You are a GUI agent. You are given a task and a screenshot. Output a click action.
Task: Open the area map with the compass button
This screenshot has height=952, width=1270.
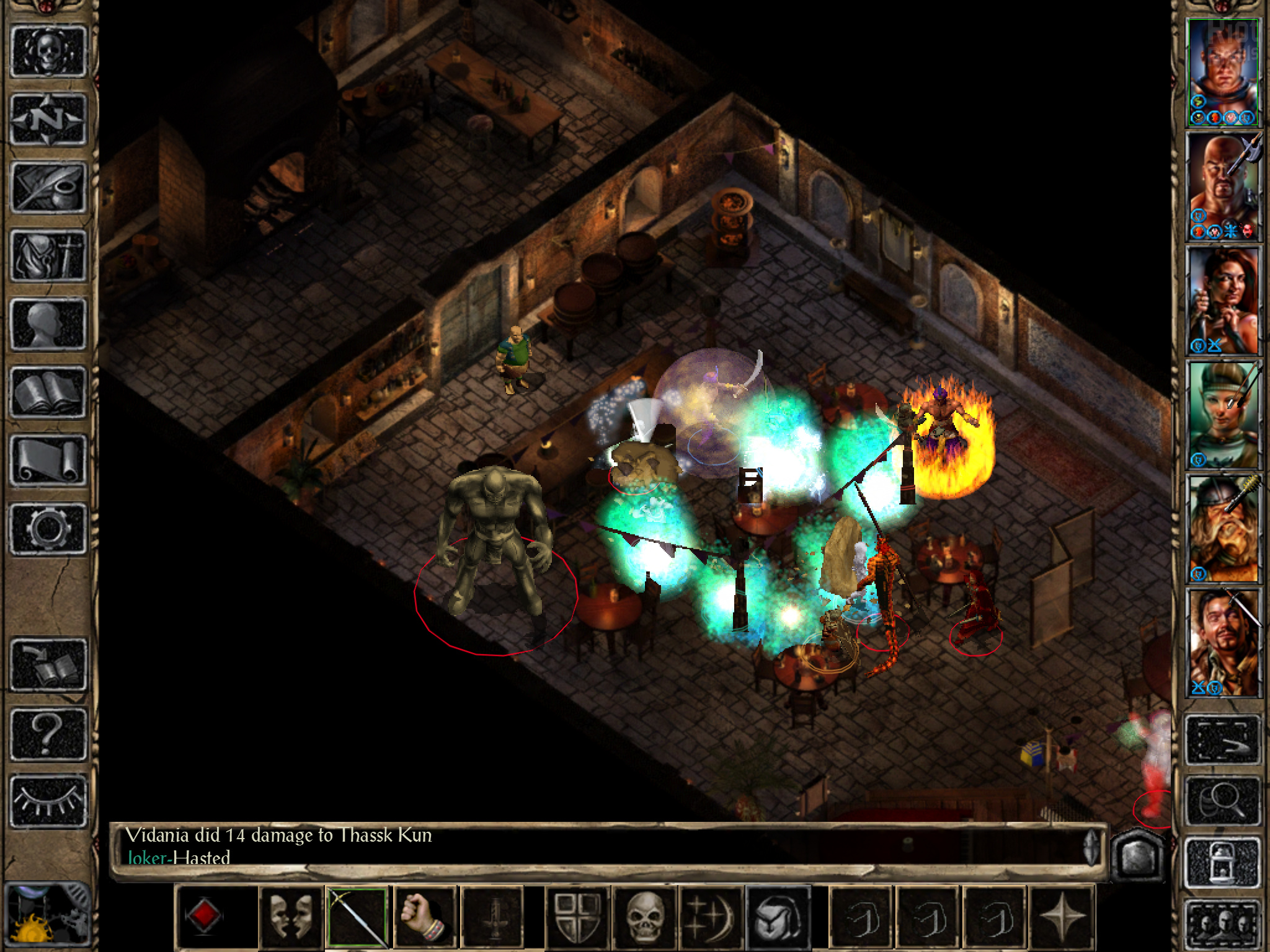(x=48, y=118)
